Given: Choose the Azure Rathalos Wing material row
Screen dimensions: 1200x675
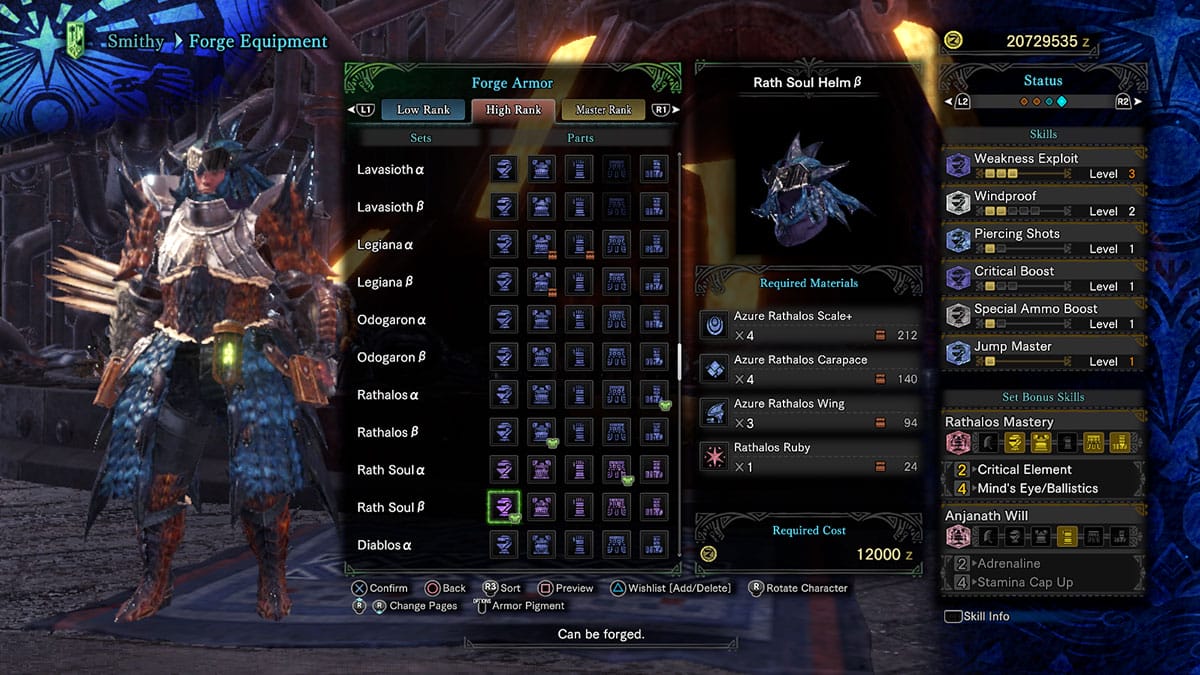Looking at the screenshot, I should 810,413.
